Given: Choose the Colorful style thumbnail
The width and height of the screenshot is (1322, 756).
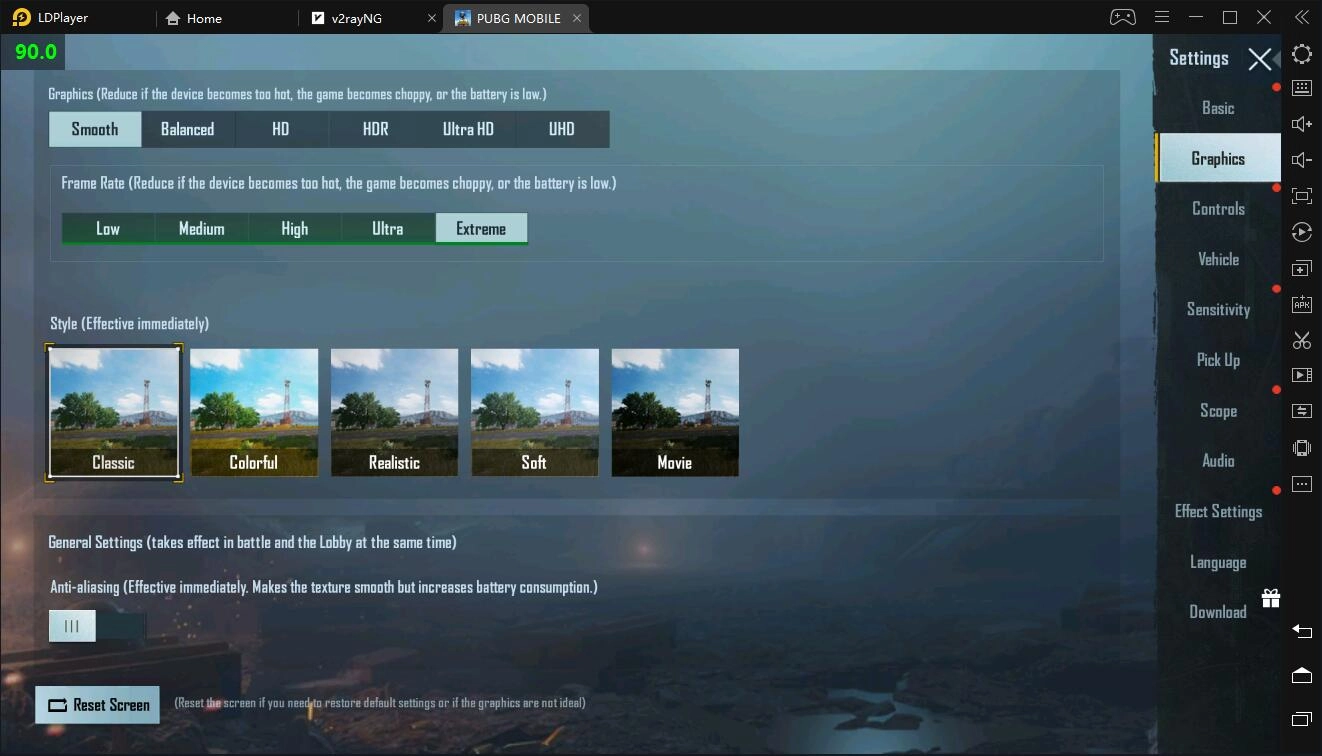Looking at the screenshot, I should [254, 412].
